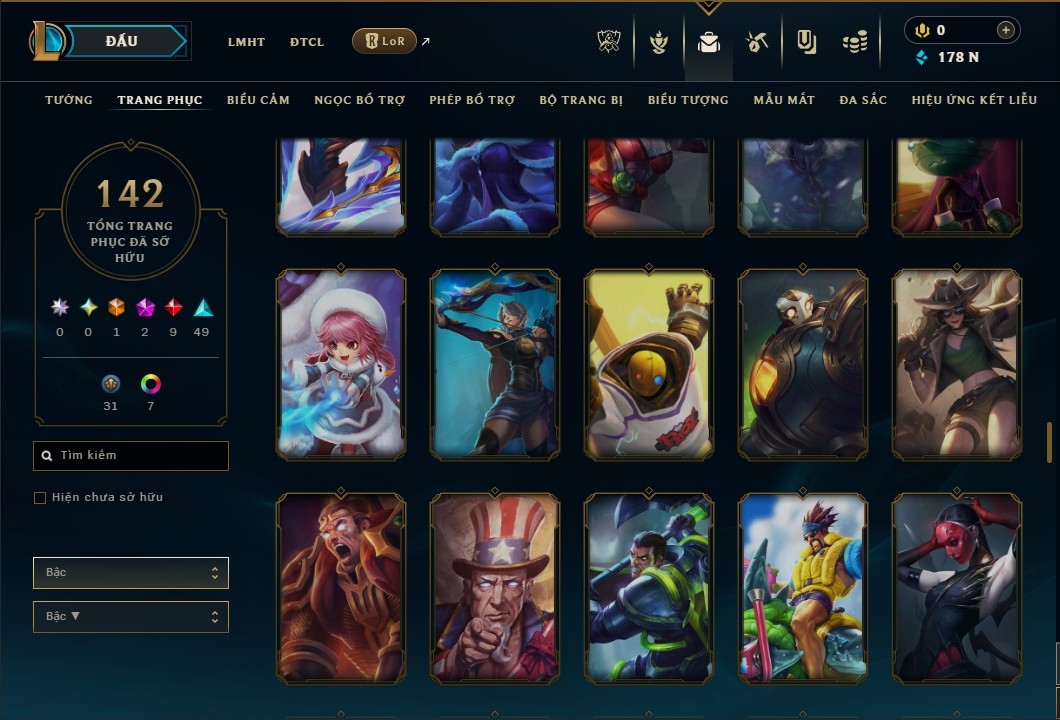This screenshot has width=1060, height=720.
Task: Add currency with the plus button
Action: [1005, 30]
